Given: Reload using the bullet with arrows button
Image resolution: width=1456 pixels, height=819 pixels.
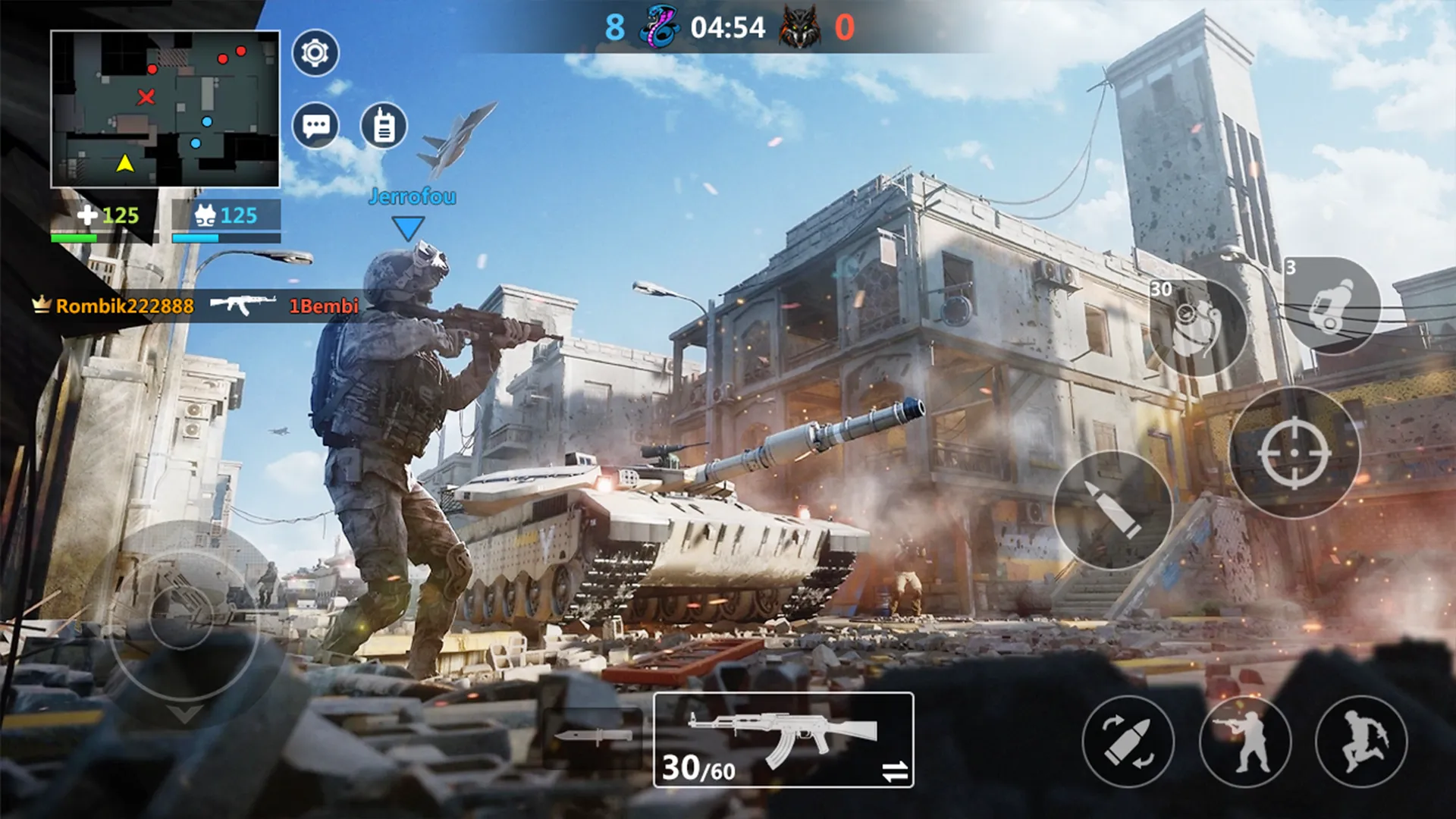Looking at the screenshot, I should (x=1128, y=741).
